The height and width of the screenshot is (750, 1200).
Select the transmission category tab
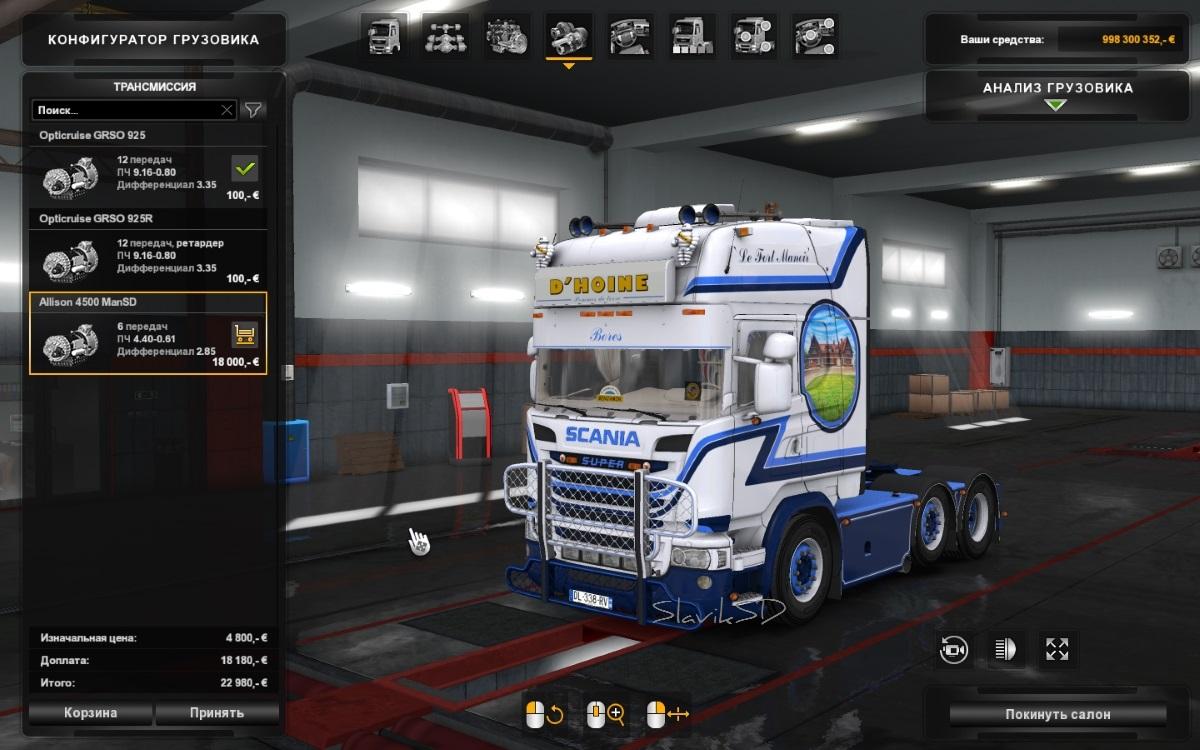tap(568, 36)
